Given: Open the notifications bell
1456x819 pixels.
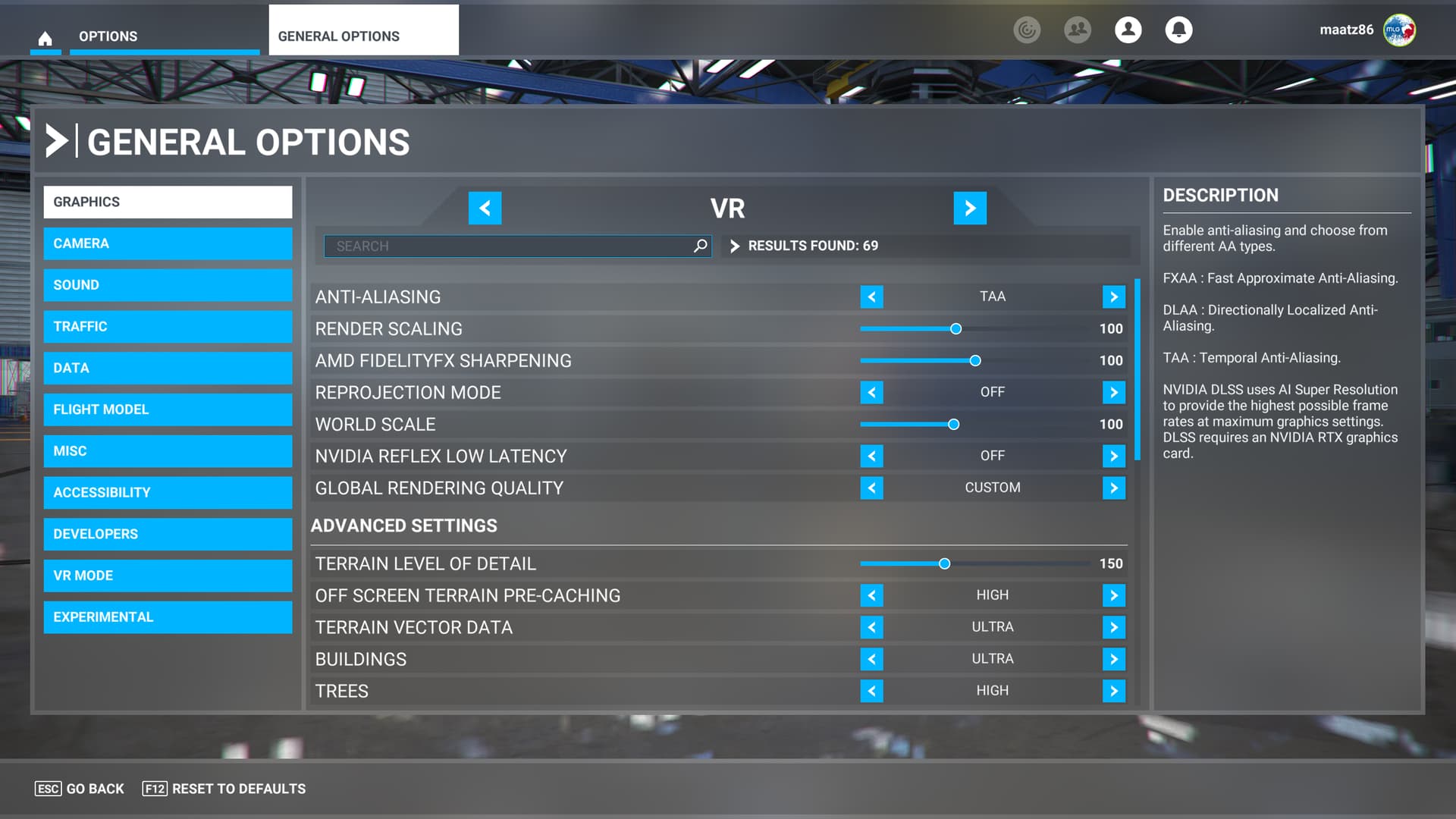Looking at the screenshot, I should tap(1178, 30).
